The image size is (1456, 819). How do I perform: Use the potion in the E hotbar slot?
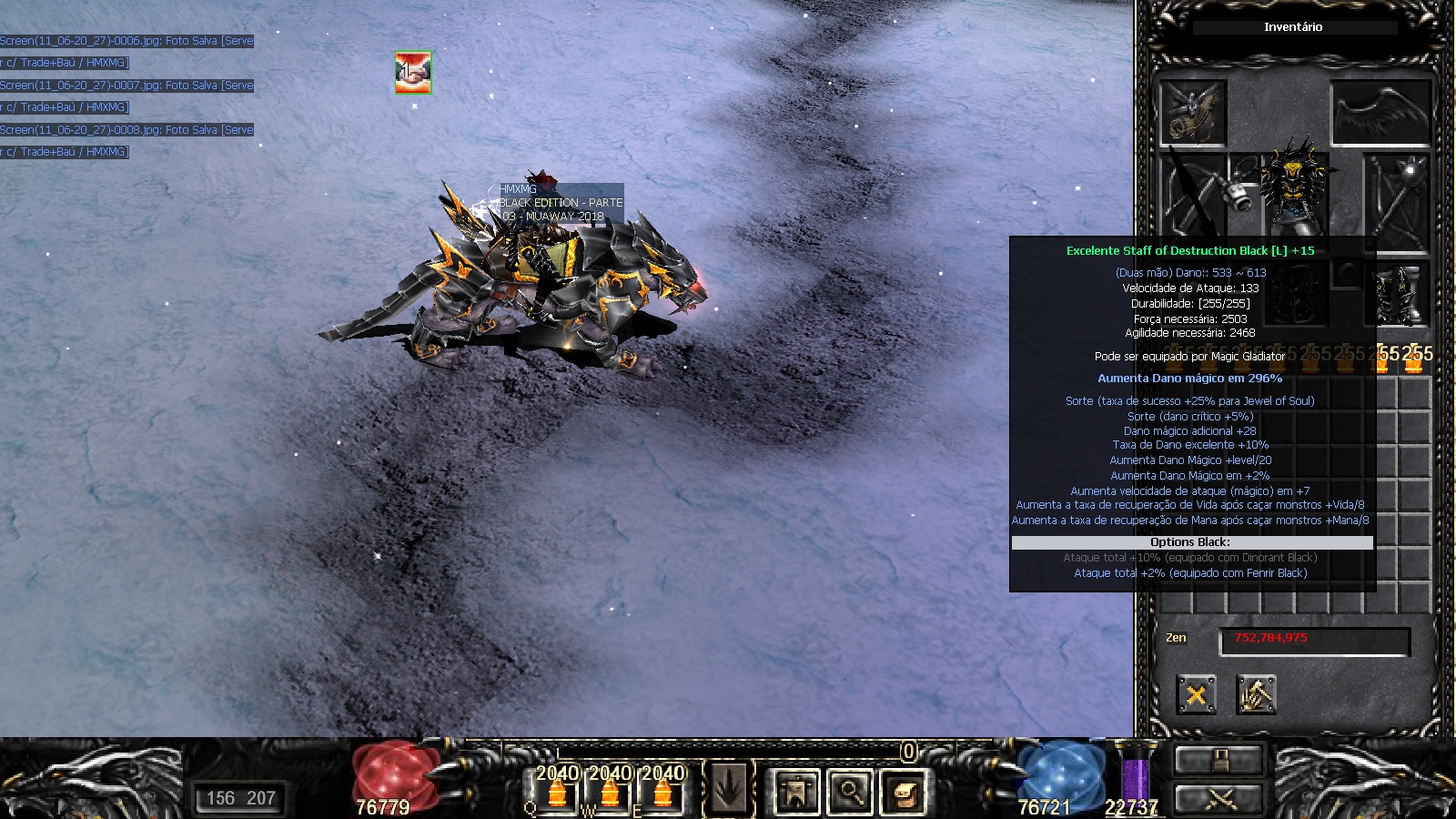[x=662, y=790]
